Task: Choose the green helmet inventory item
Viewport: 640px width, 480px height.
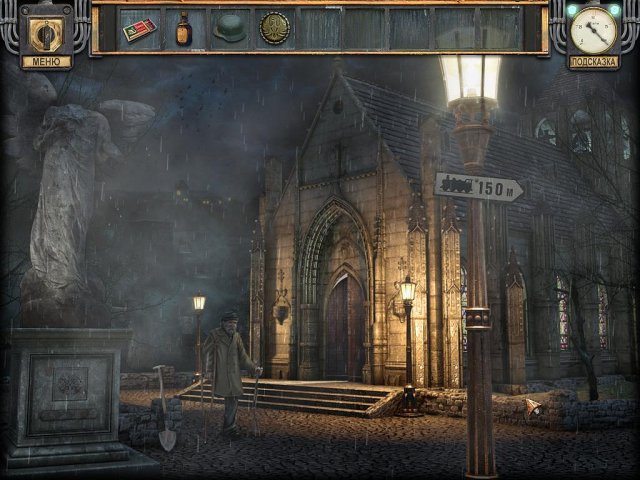Action: click(229, 28)
